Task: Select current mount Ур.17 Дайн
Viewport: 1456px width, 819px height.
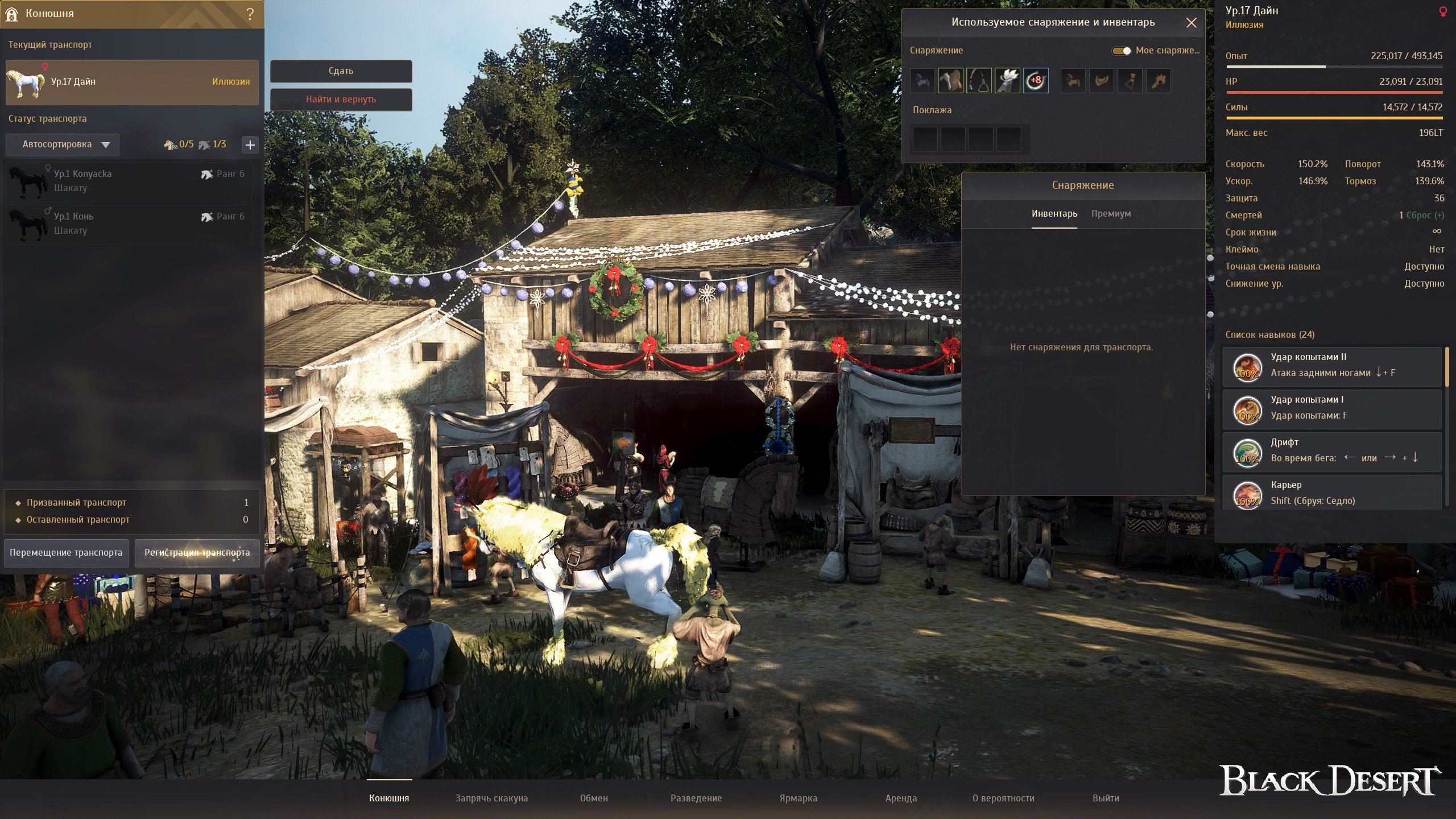Action: (x=132, y=82)
